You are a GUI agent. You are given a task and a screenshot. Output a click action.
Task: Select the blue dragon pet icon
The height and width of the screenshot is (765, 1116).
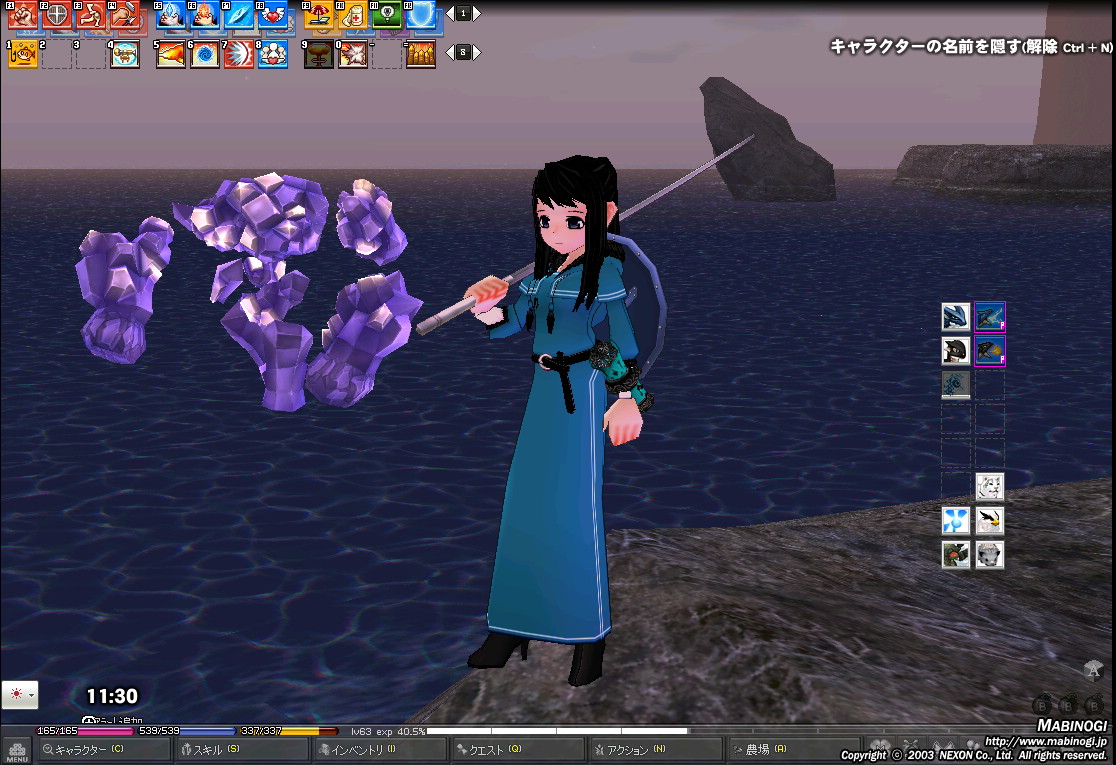click(x=956, y=317)
